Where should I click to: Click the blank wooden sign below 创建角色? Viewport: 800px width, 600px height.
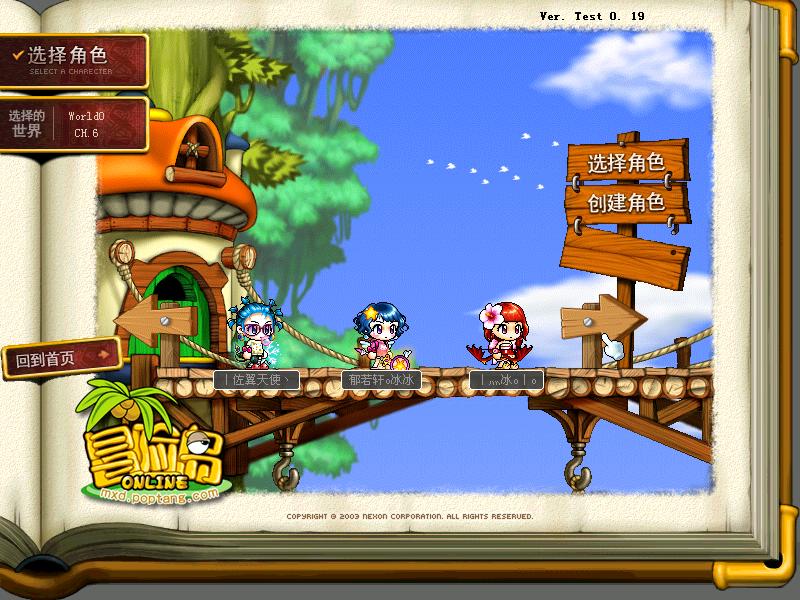(626, 250)
